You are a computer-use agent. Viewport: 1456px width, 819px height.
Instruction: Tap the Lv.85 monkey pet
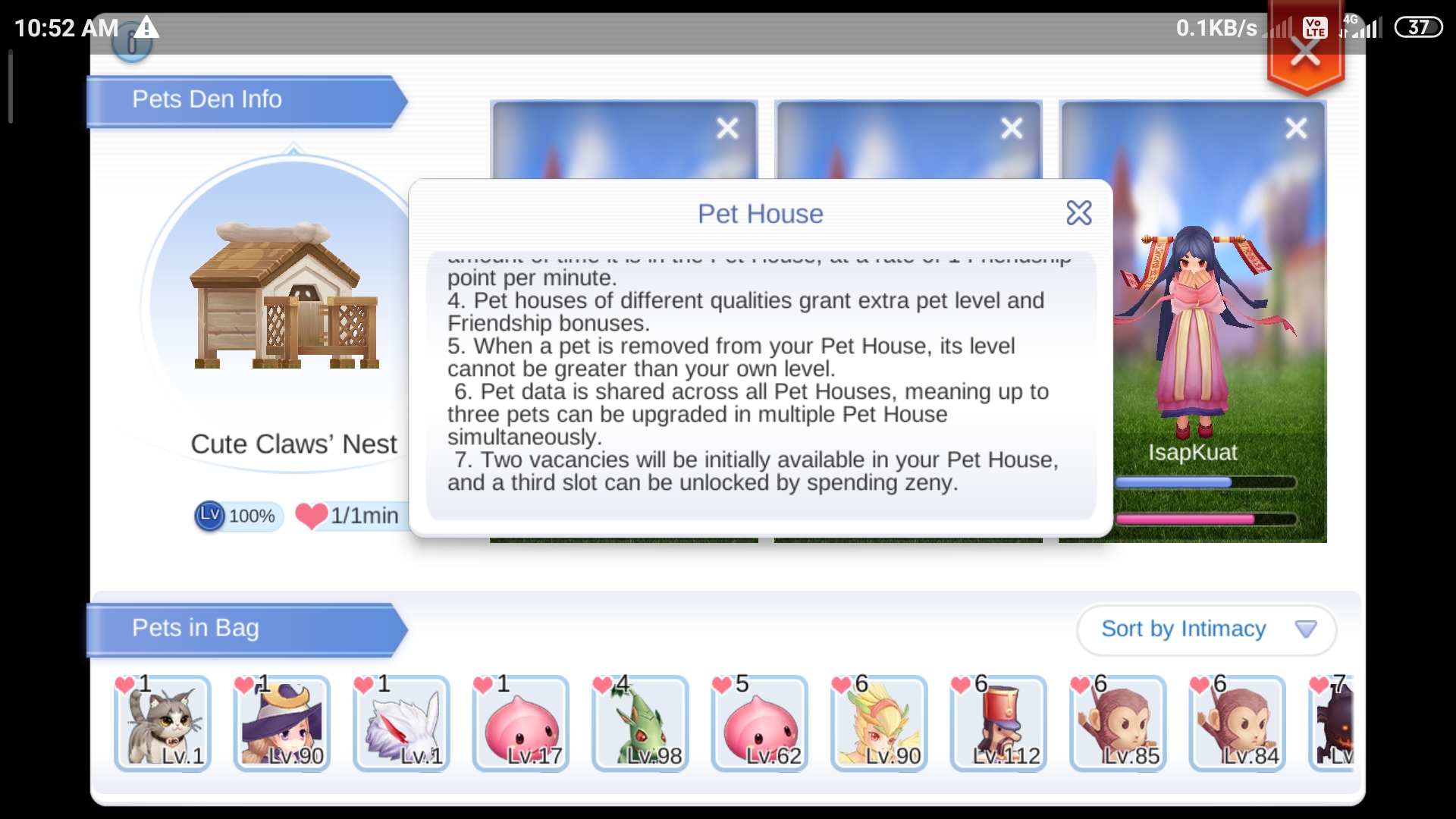pyautogui.click(x=1119, y=724)
